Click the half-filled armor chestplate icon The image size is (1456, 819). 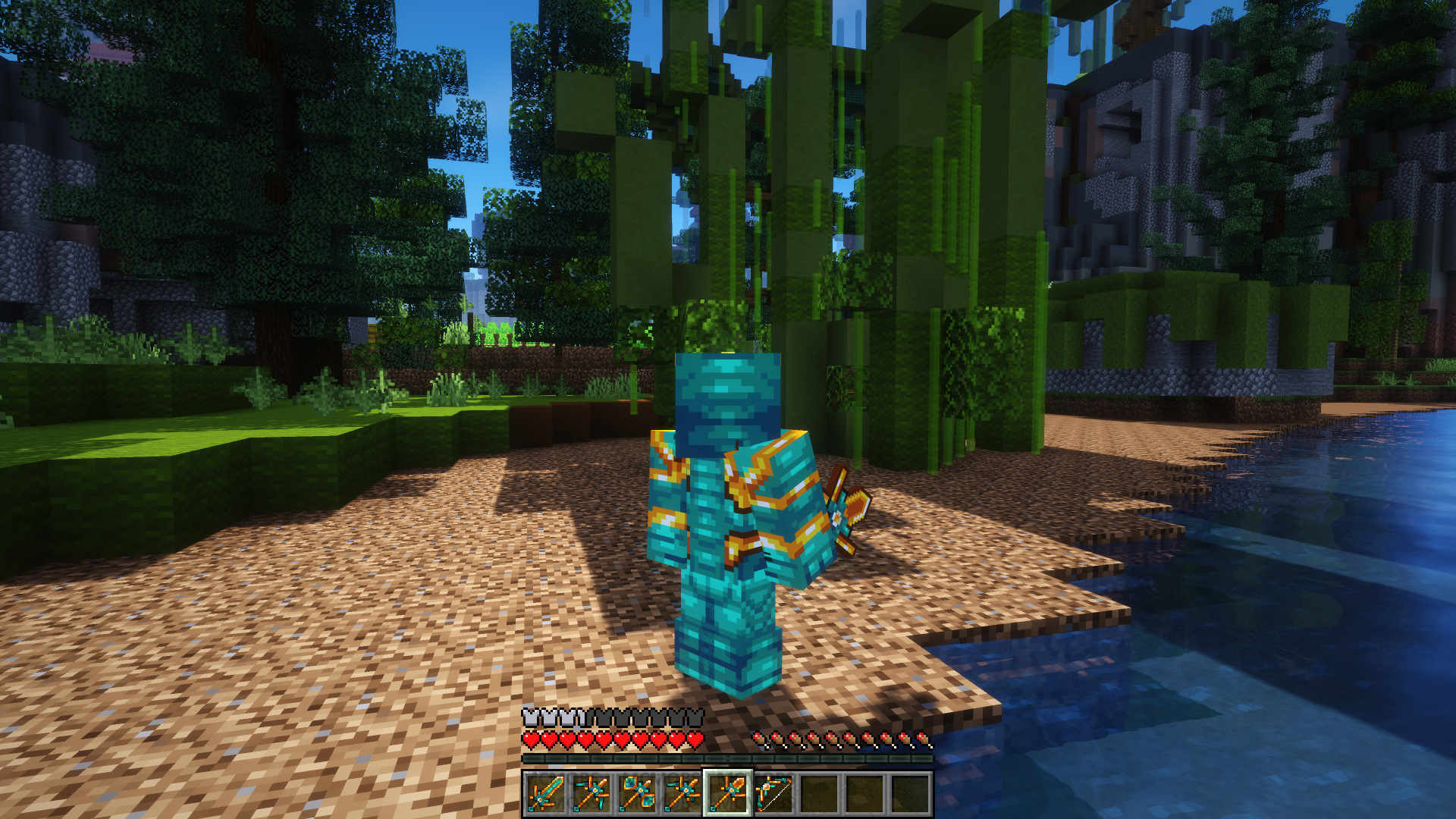click(580, 715)
